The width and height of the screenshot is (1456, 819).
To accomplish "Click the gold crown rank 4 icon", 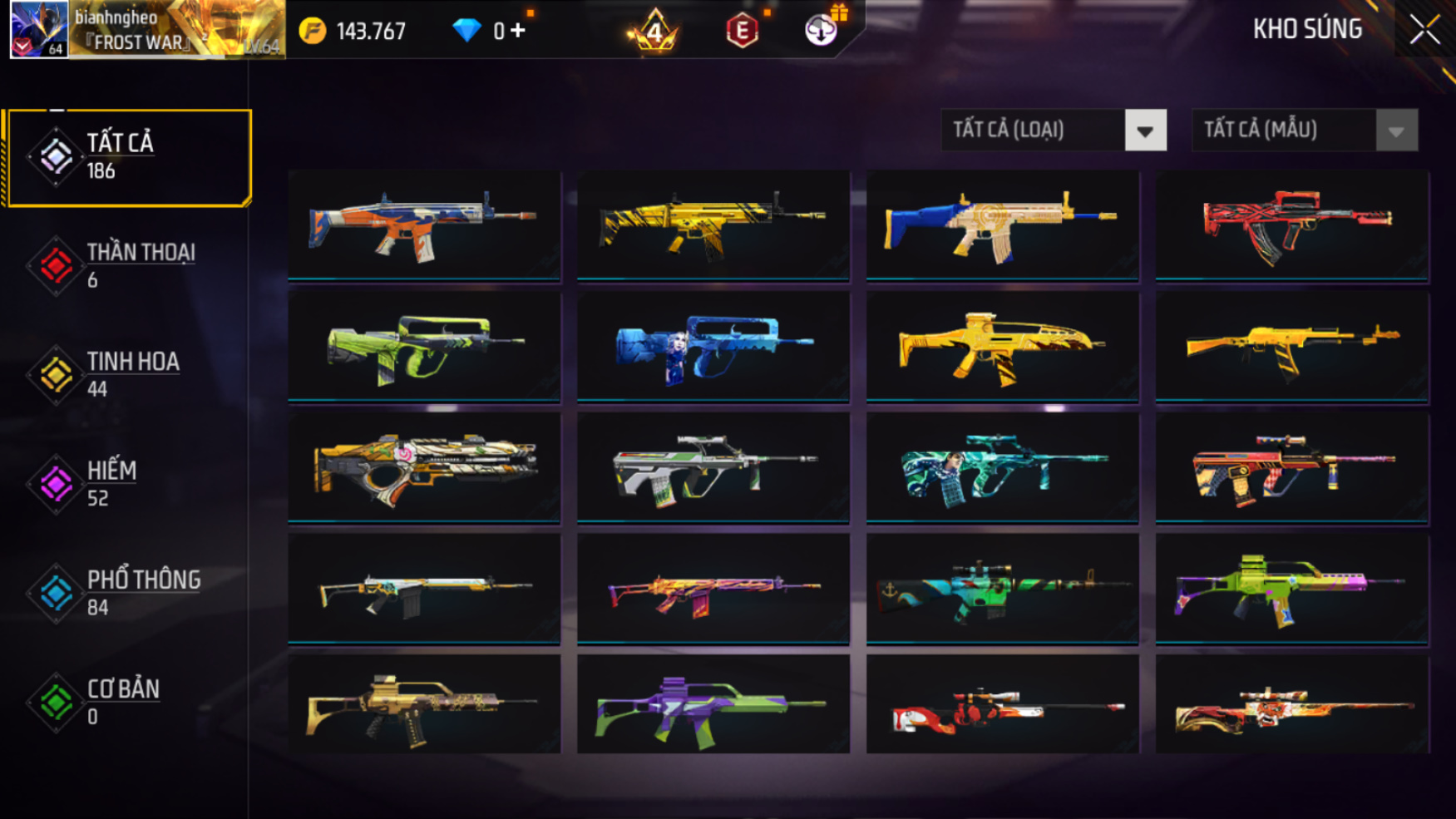I will (654, 32).
